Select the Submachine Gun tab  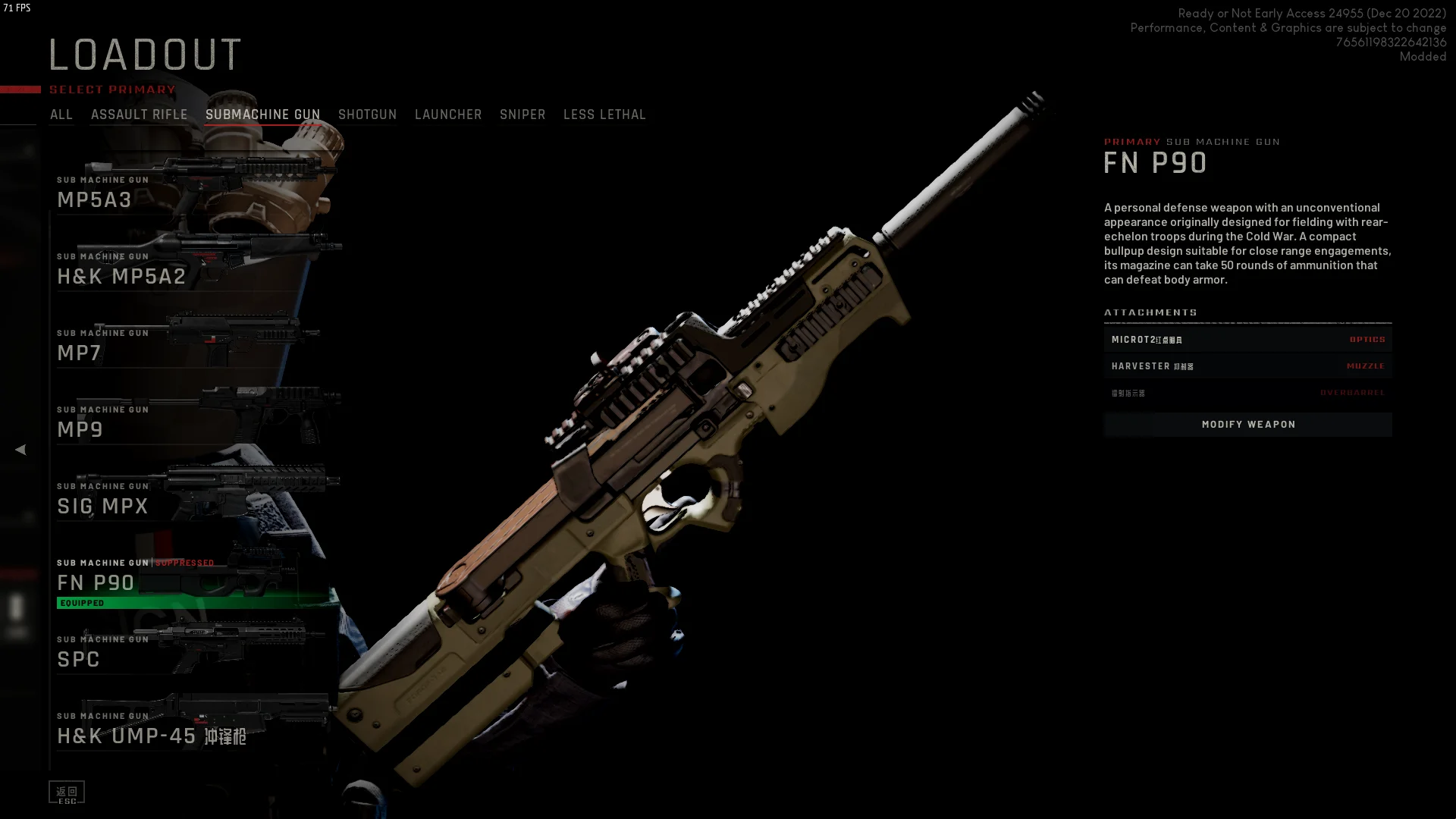(262, 115)
